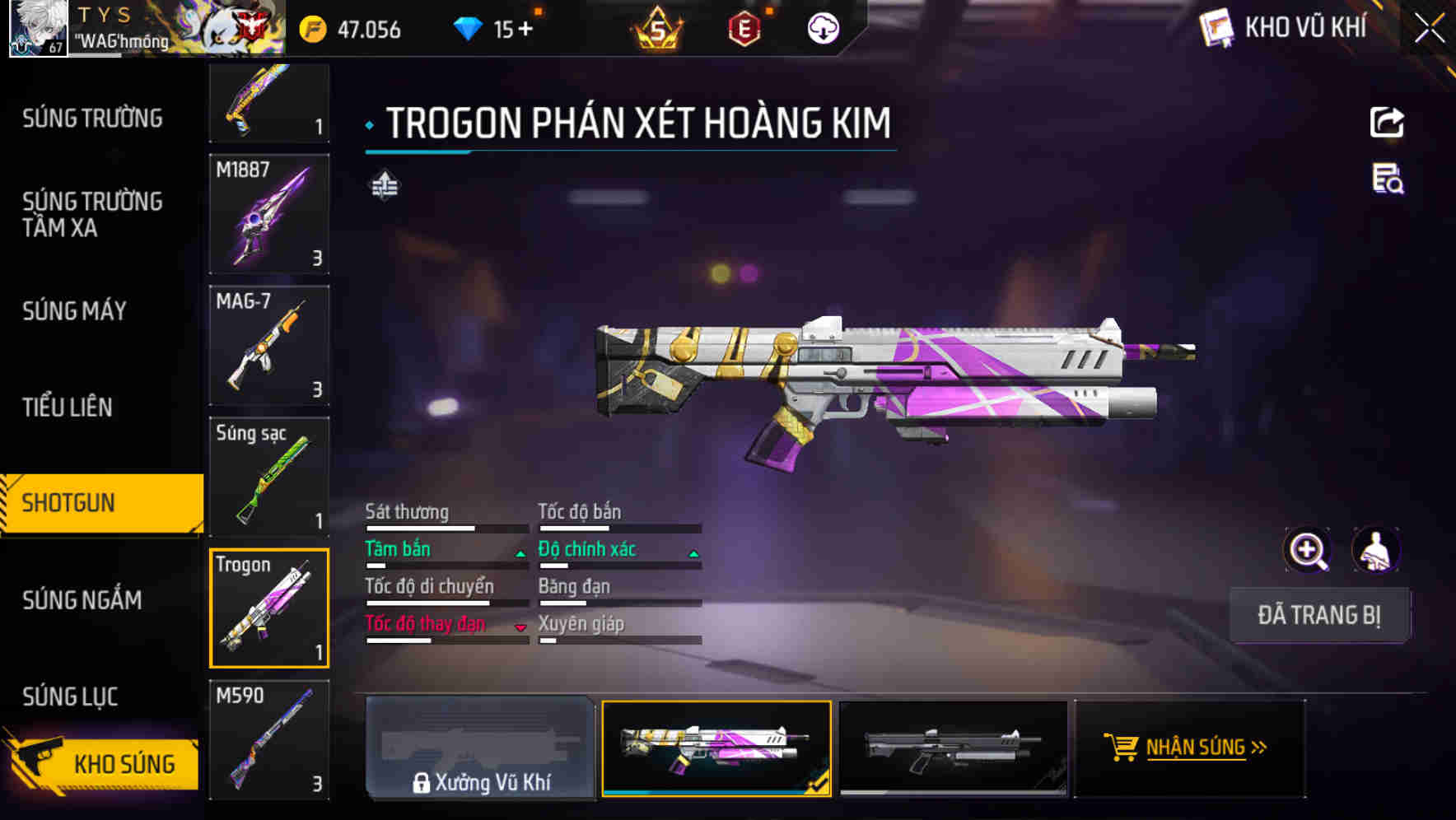This screenshot has width=1456, height=820.
Task: Add diamonds with the plus button
Action: pyautogui.click(x=525, y=30)
